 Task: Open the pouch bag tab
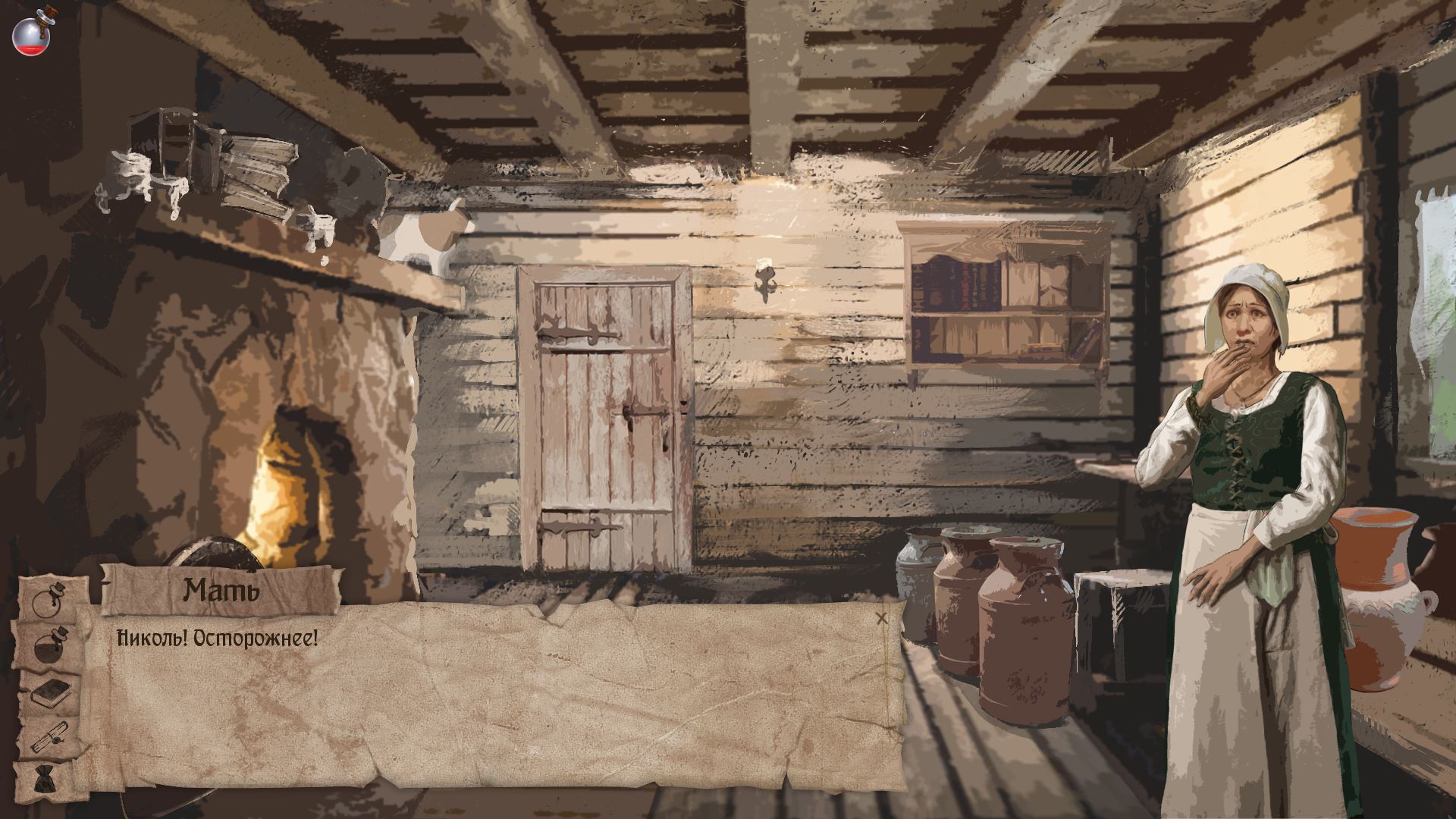click(47, 780)
